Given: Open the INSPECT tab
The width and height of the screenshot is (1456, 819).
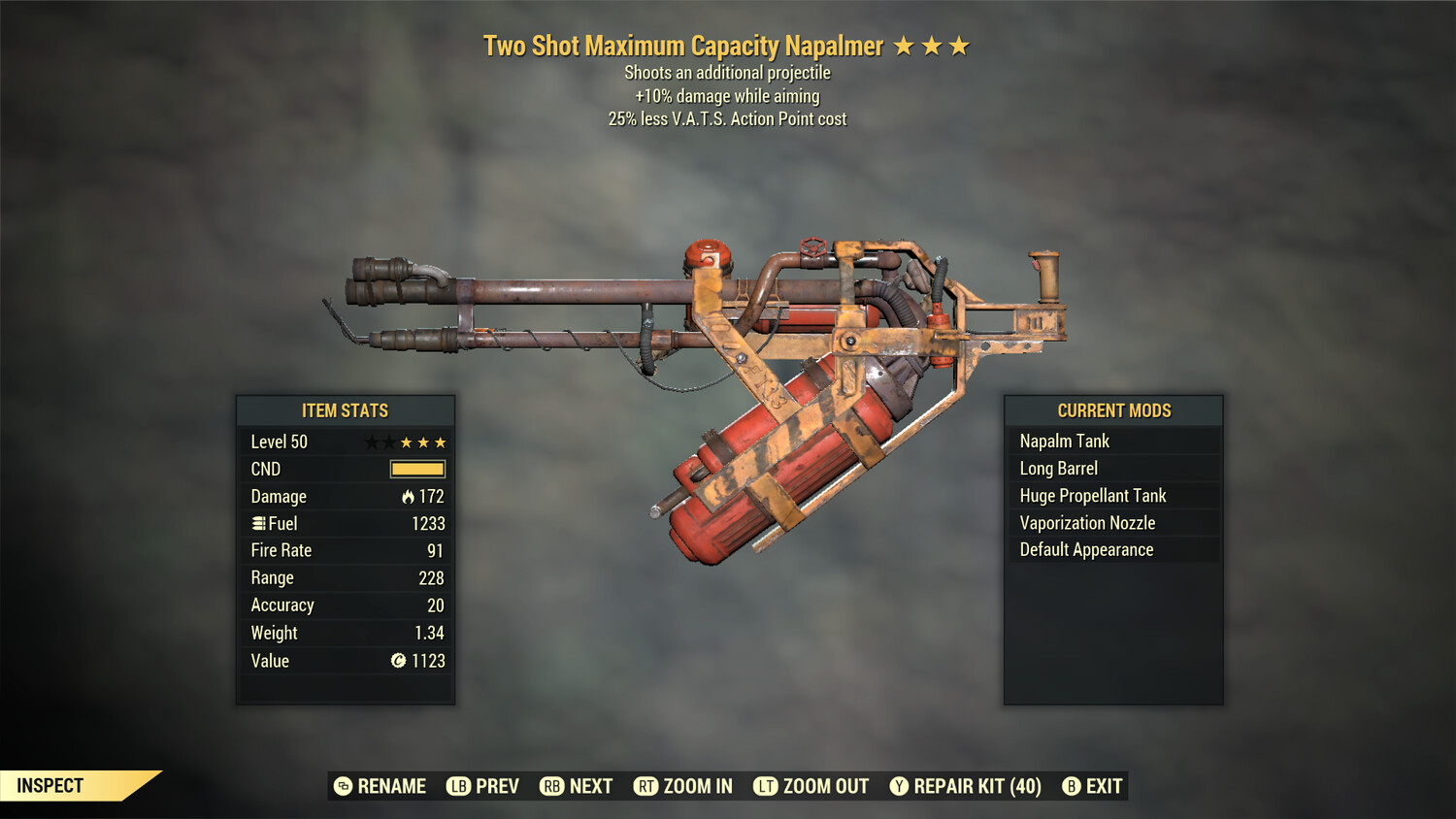Looking at the screenshot, I should 50,785.
